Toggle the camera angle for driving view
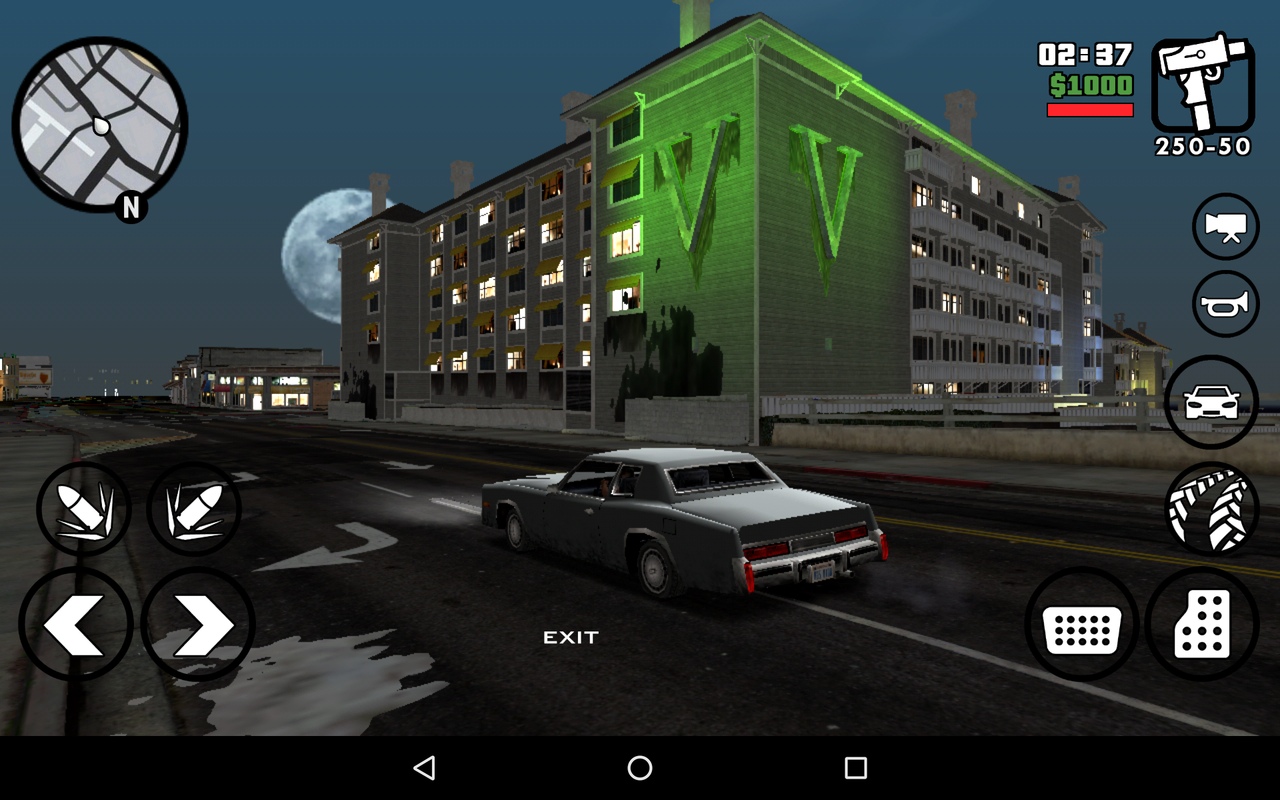This screenshot has height=800, width=1280. [x=1225, y=226]
